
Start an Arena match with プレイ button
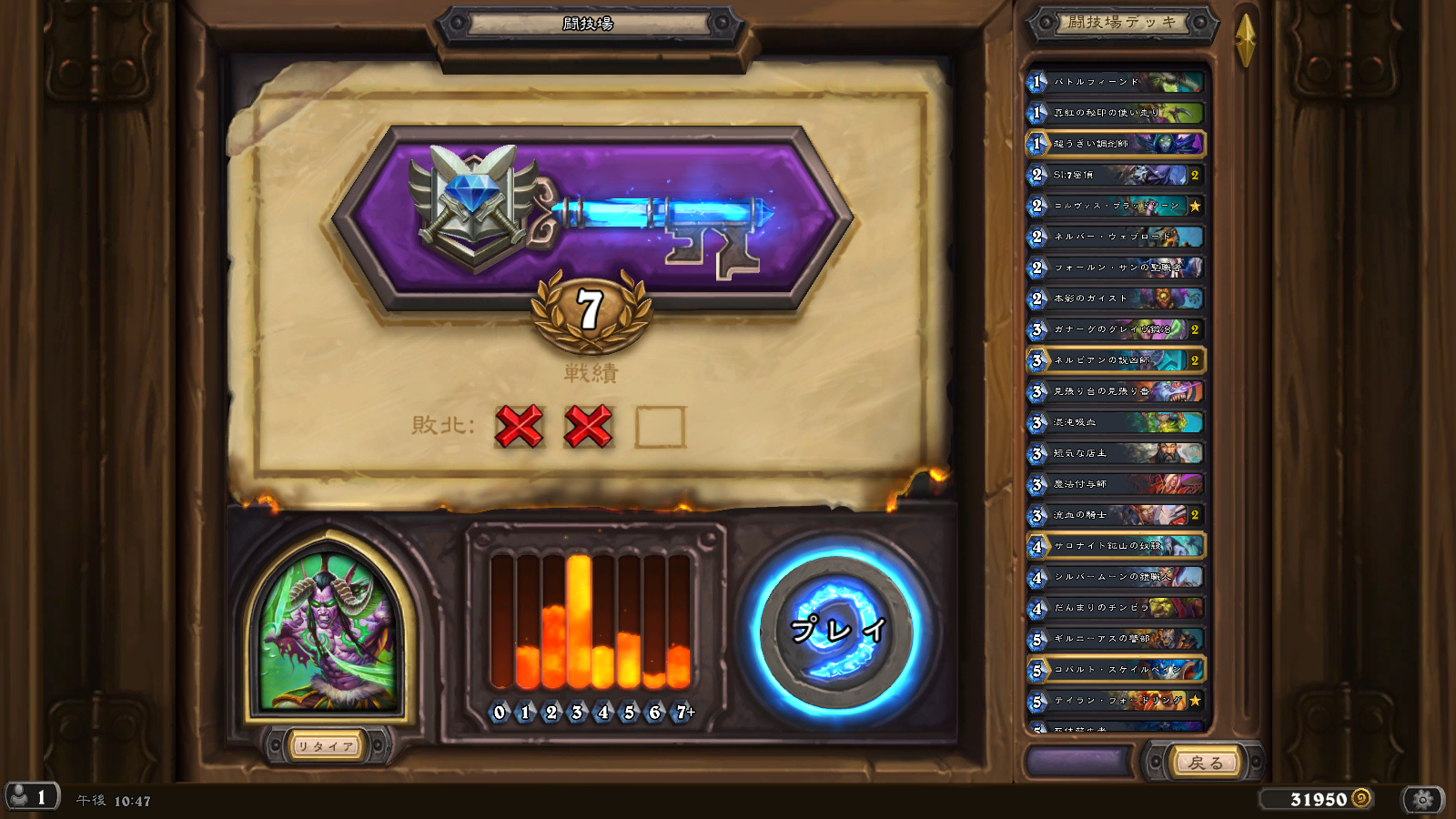(x=837, y=630)
